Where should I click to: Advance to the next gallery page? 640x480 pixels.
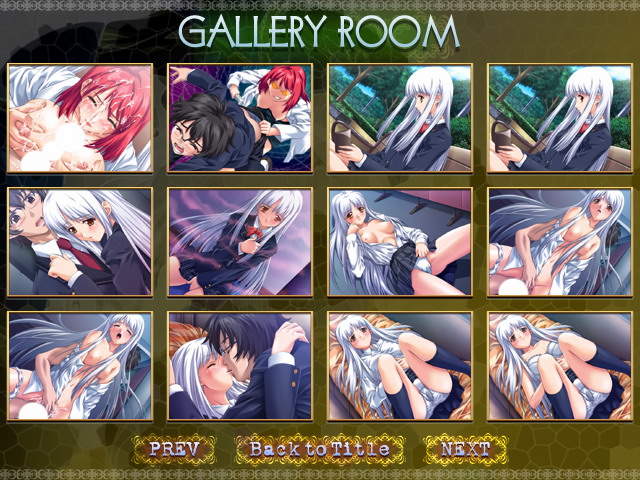pyautogui.click(x=464, y=449)
